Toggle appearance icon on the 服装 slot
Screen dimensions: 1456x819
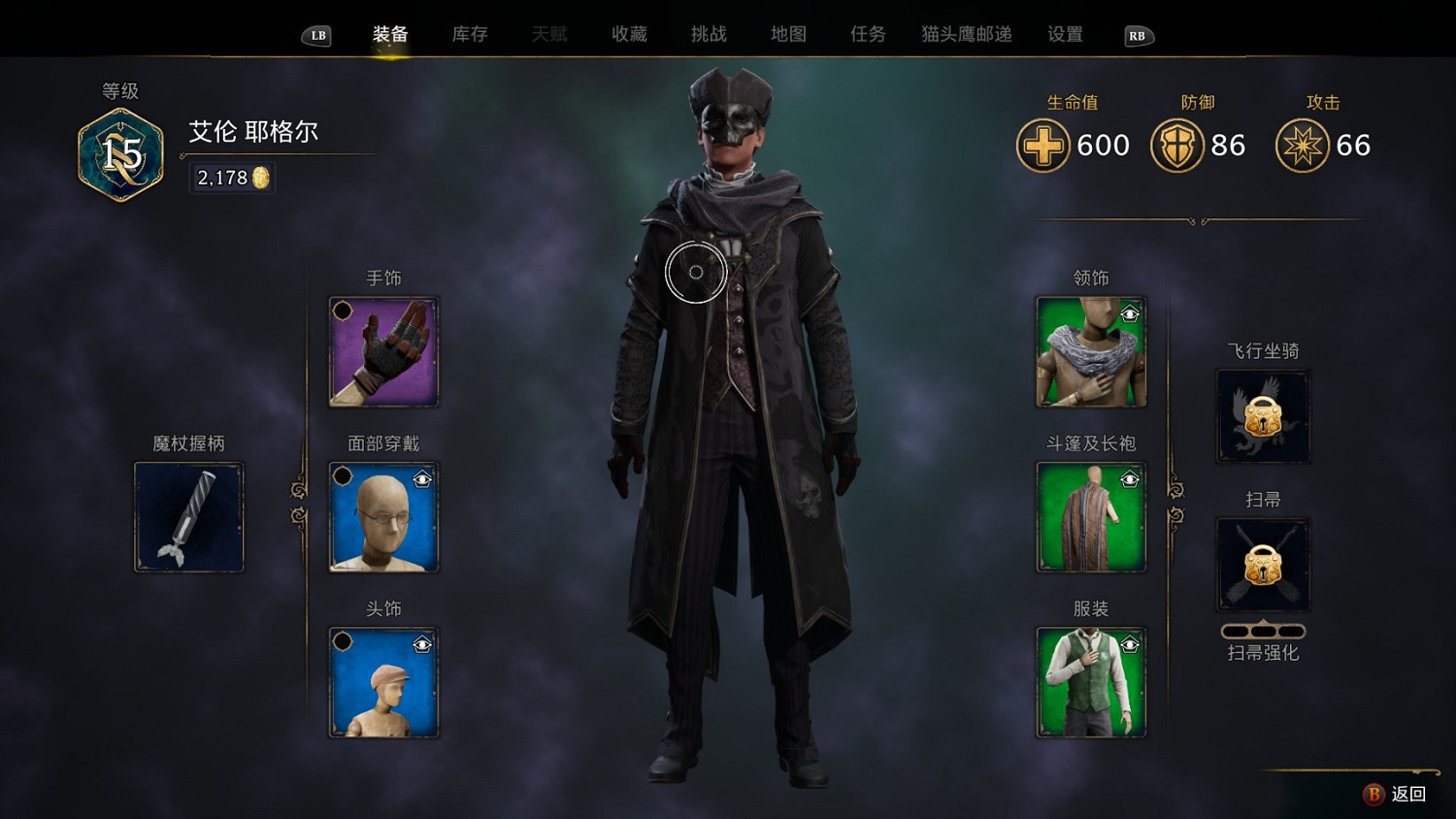click(x=1130, y=642)
